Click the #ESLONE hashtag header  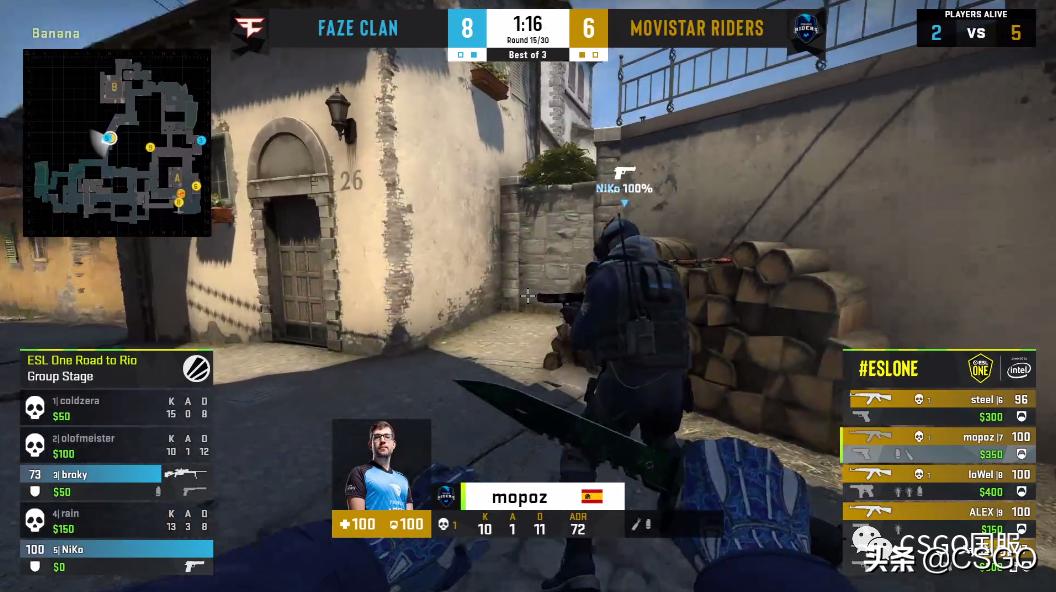pyautogui.click(x=889, y=369)
